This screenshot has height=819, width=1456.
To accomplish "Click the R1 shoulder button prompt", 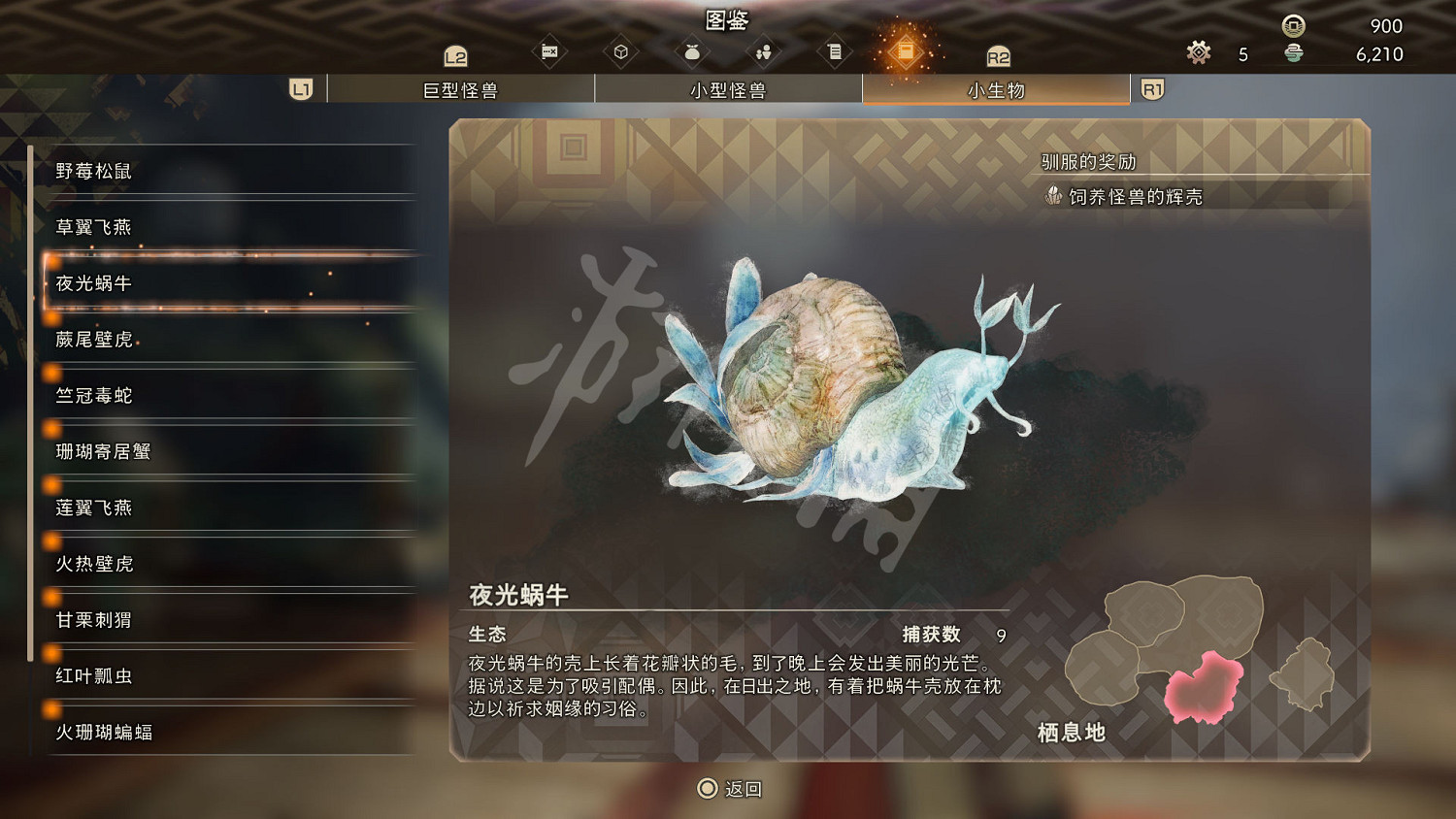I will 1153,88.
